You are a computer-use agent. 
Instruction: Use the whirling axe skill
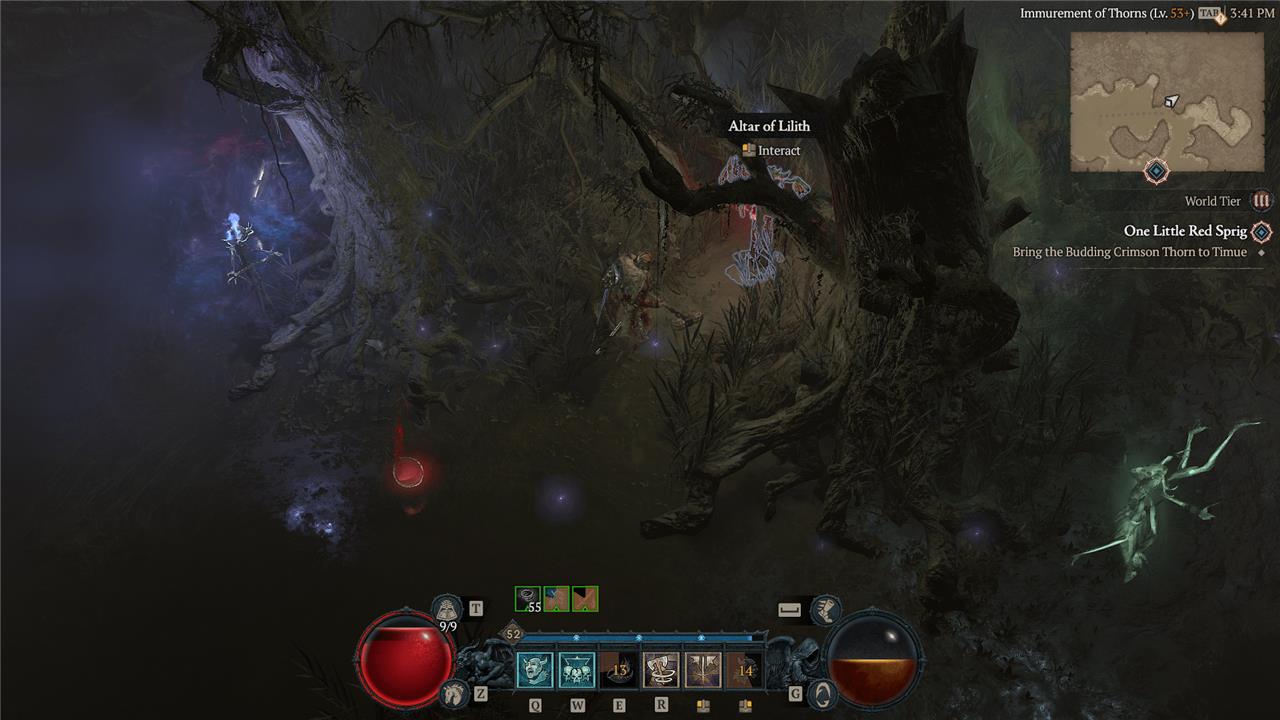[x=661, y=670]
